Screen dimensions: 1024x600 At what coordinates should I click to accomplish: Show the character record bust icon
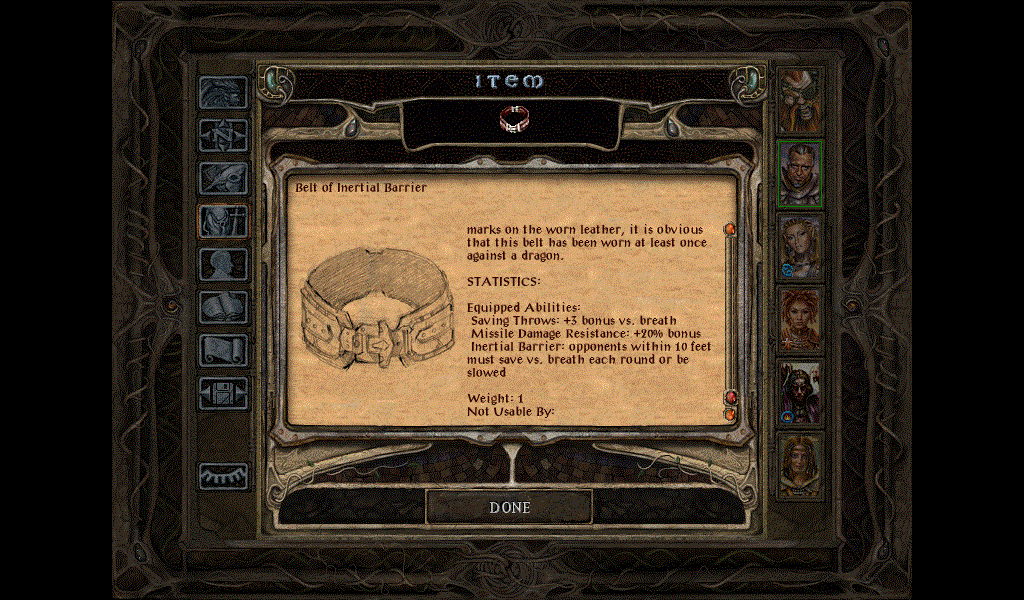click(x=222, y=264)
